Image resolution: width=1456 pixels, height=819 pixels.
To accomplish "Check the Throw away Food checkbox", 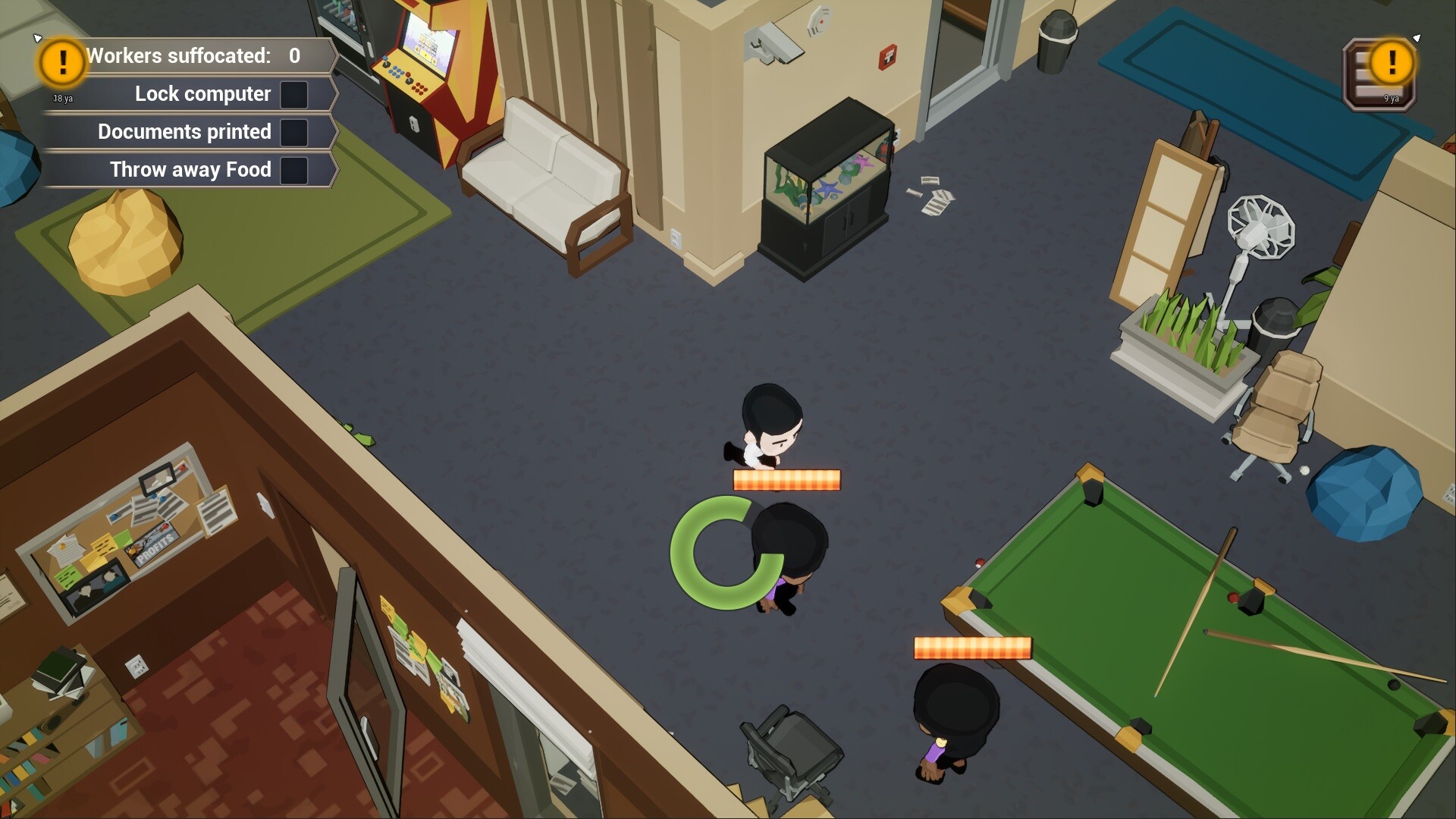I will 293,171.
